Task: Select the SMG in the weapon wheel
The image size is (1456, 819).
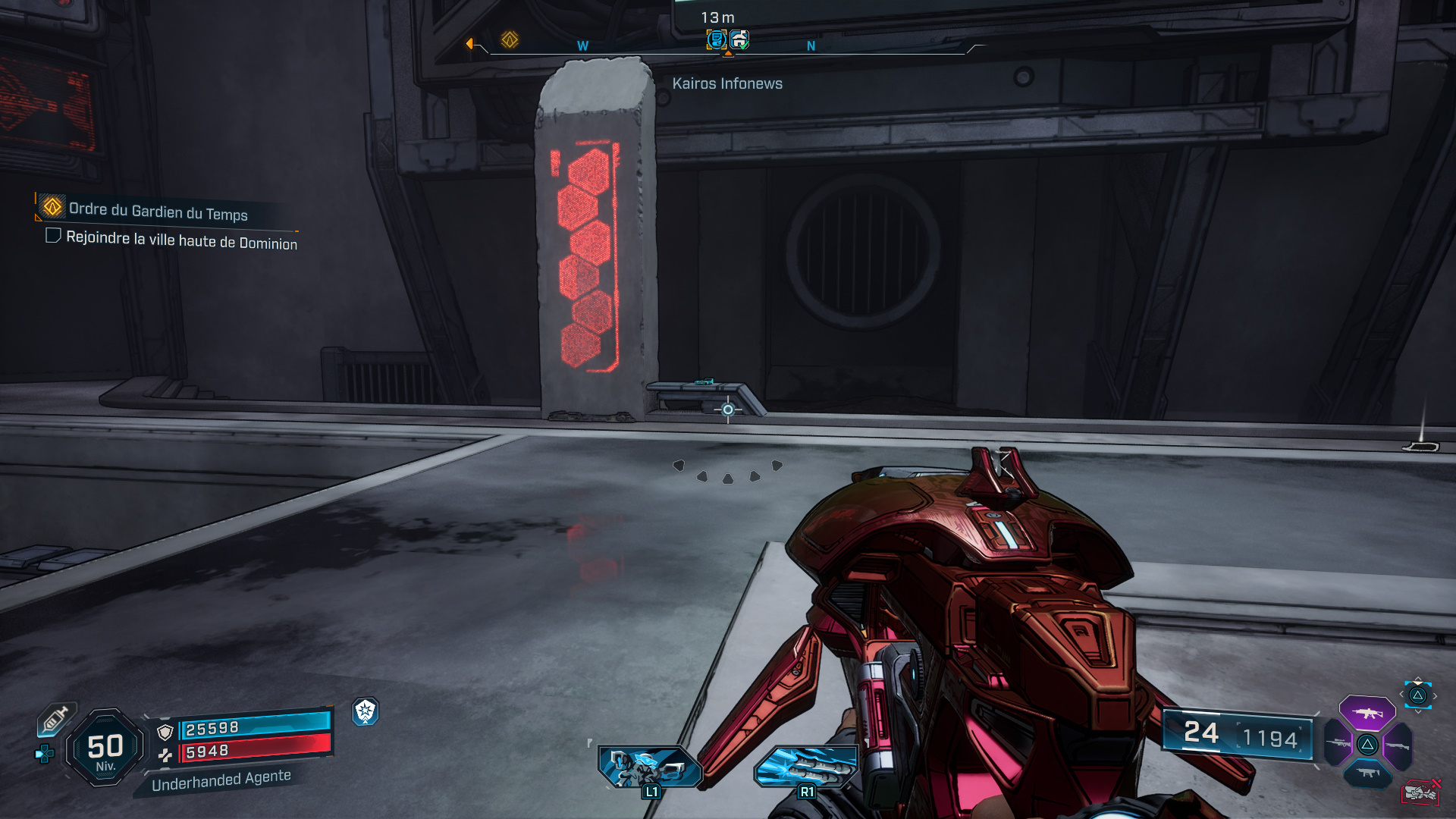Action: tap(1367, 772)
